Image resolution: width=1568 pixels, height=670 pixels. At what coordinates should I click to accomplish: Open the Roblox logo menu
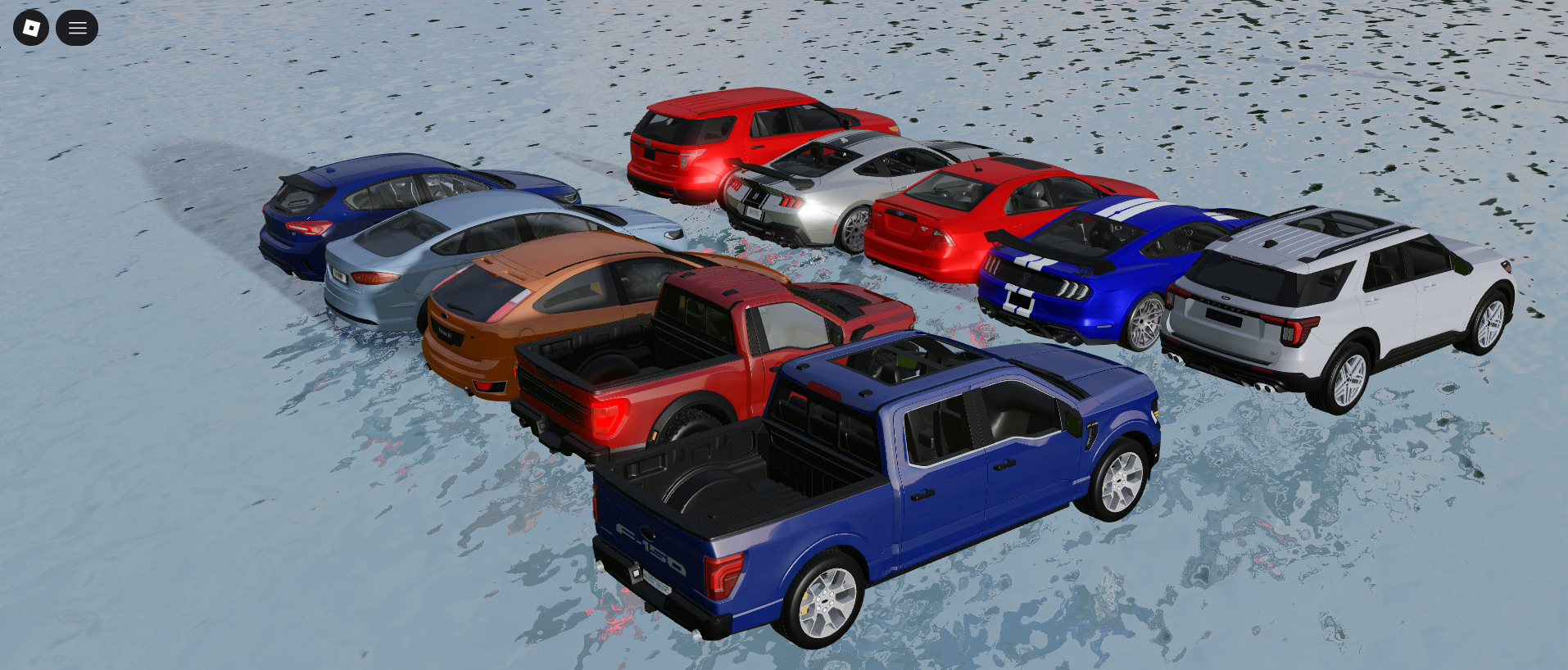click(31, 29)
